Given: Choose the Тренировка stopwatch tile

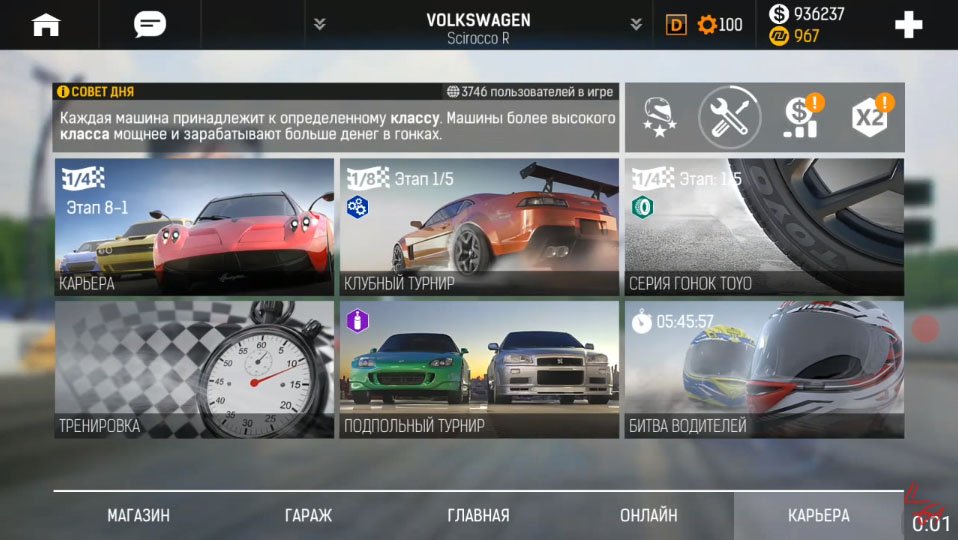Looking at the screenshot, I should coord(194,369).
